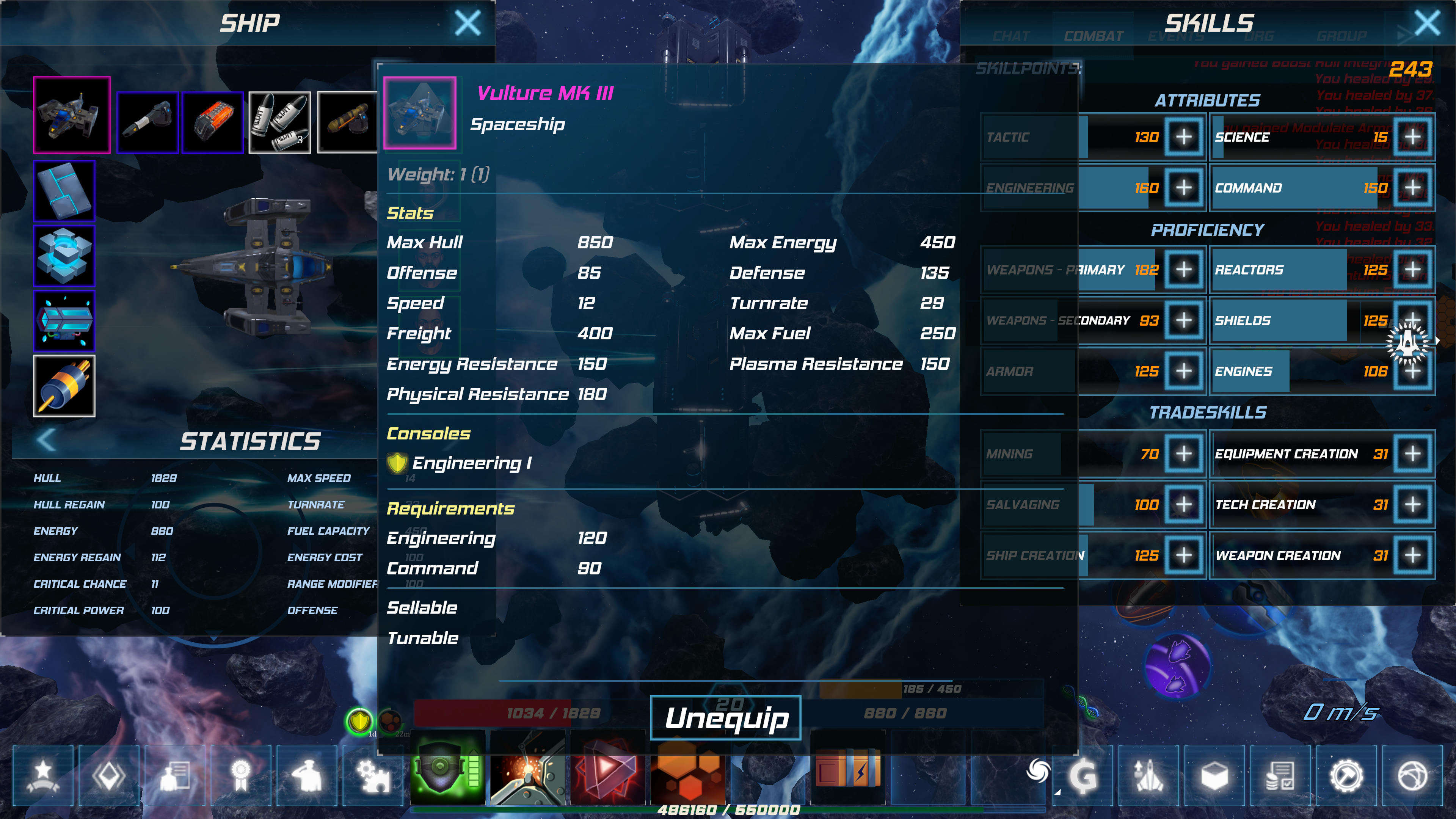
Task: Close the Skills panel
Action: 1426,23
